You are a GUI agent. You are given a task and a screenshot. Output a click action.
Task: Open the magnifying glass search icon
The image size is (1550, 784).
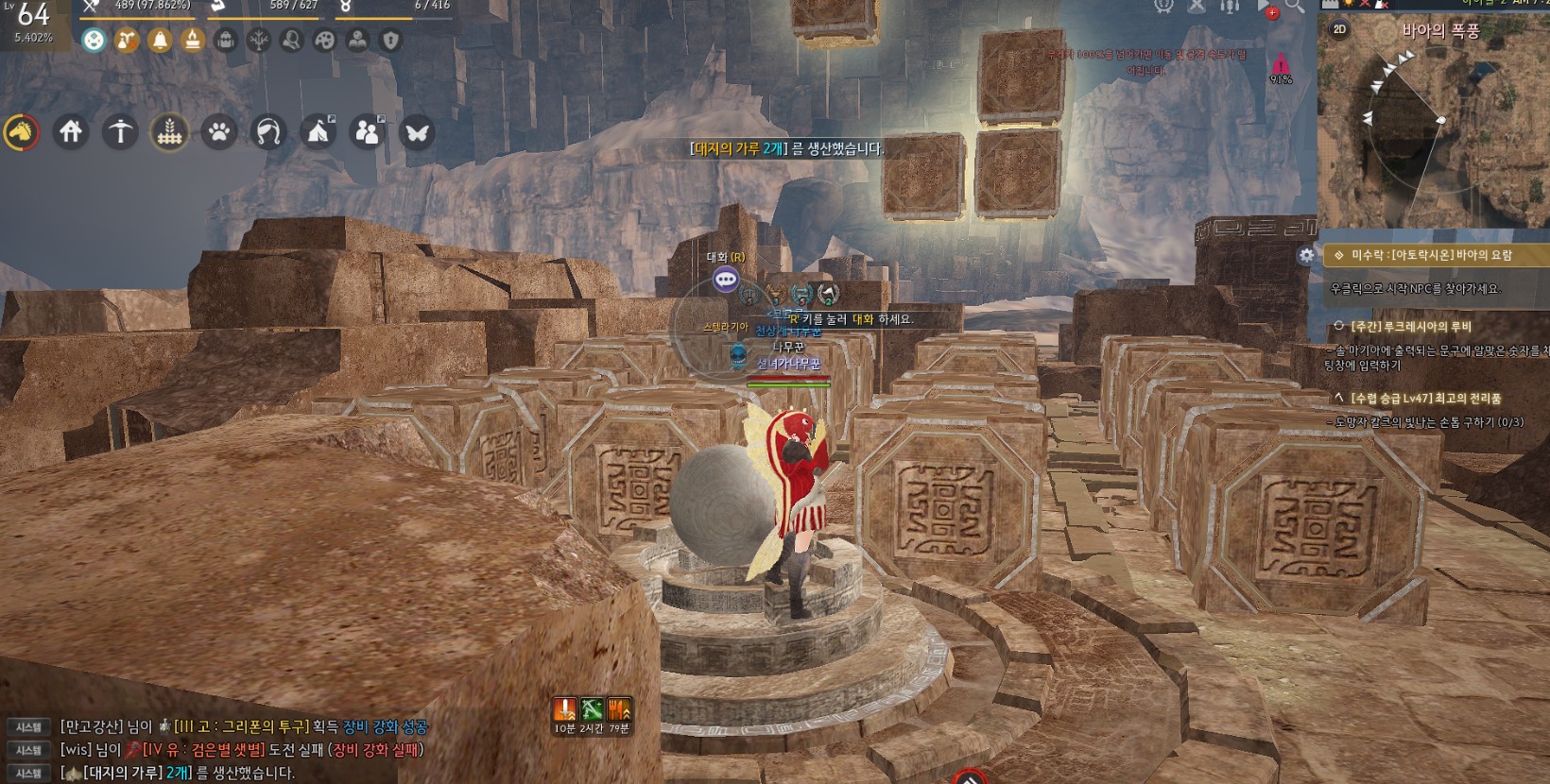coord(1294,7)
